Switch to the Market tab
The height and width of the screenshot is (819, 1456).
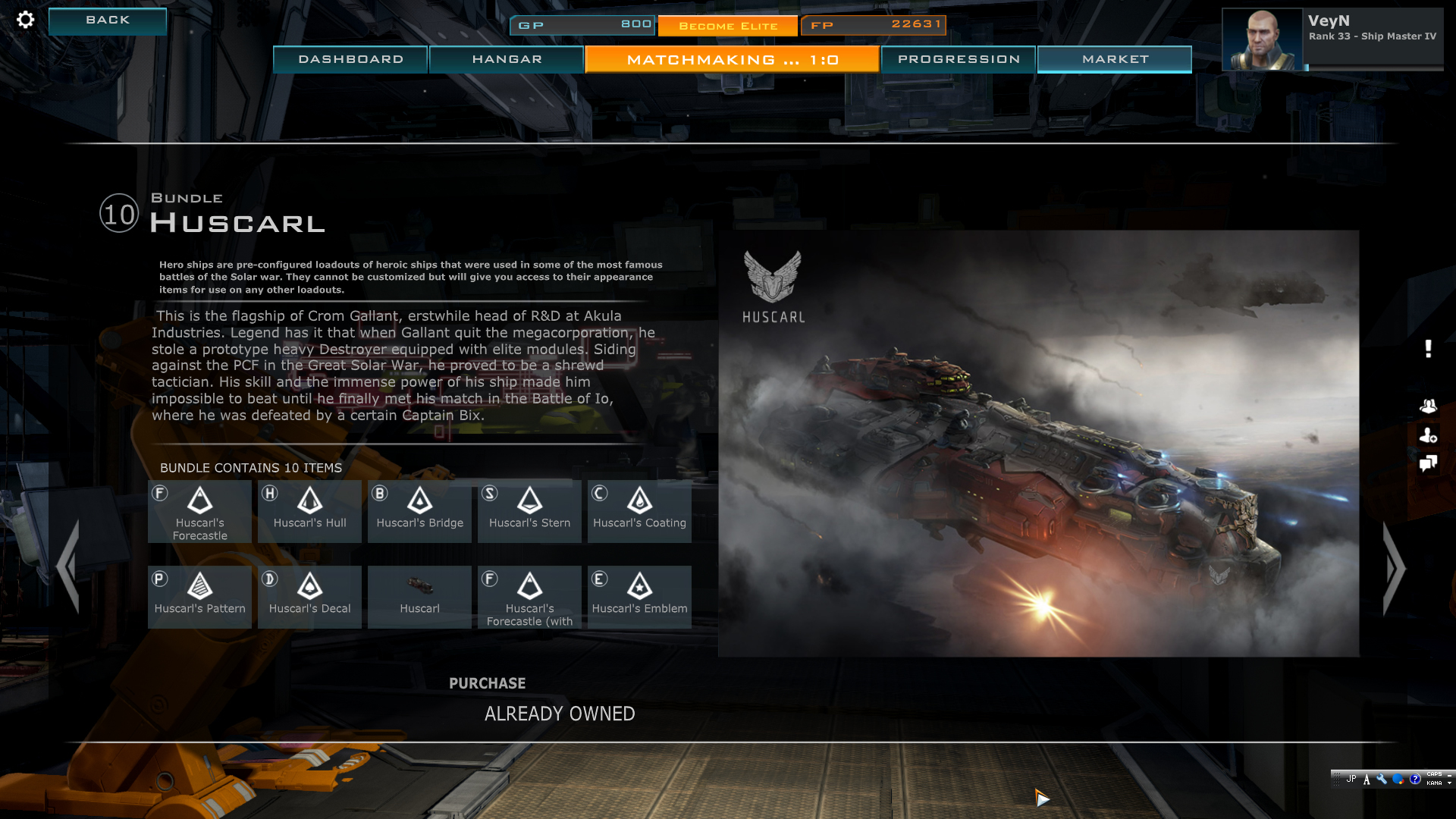point(1115,59)
